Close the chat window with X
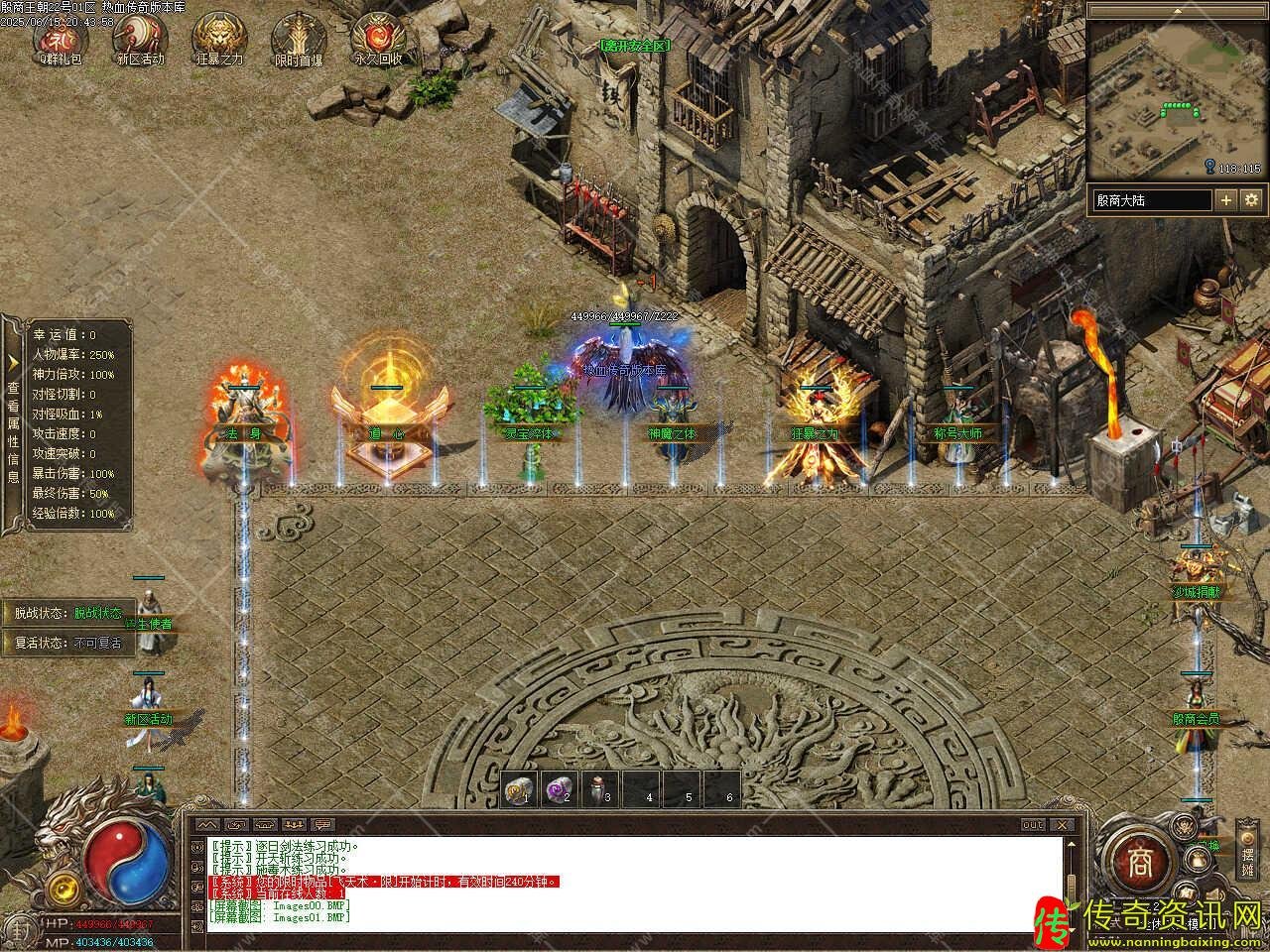This screenshot has height=952, width=1270. tap(1063, 824)
